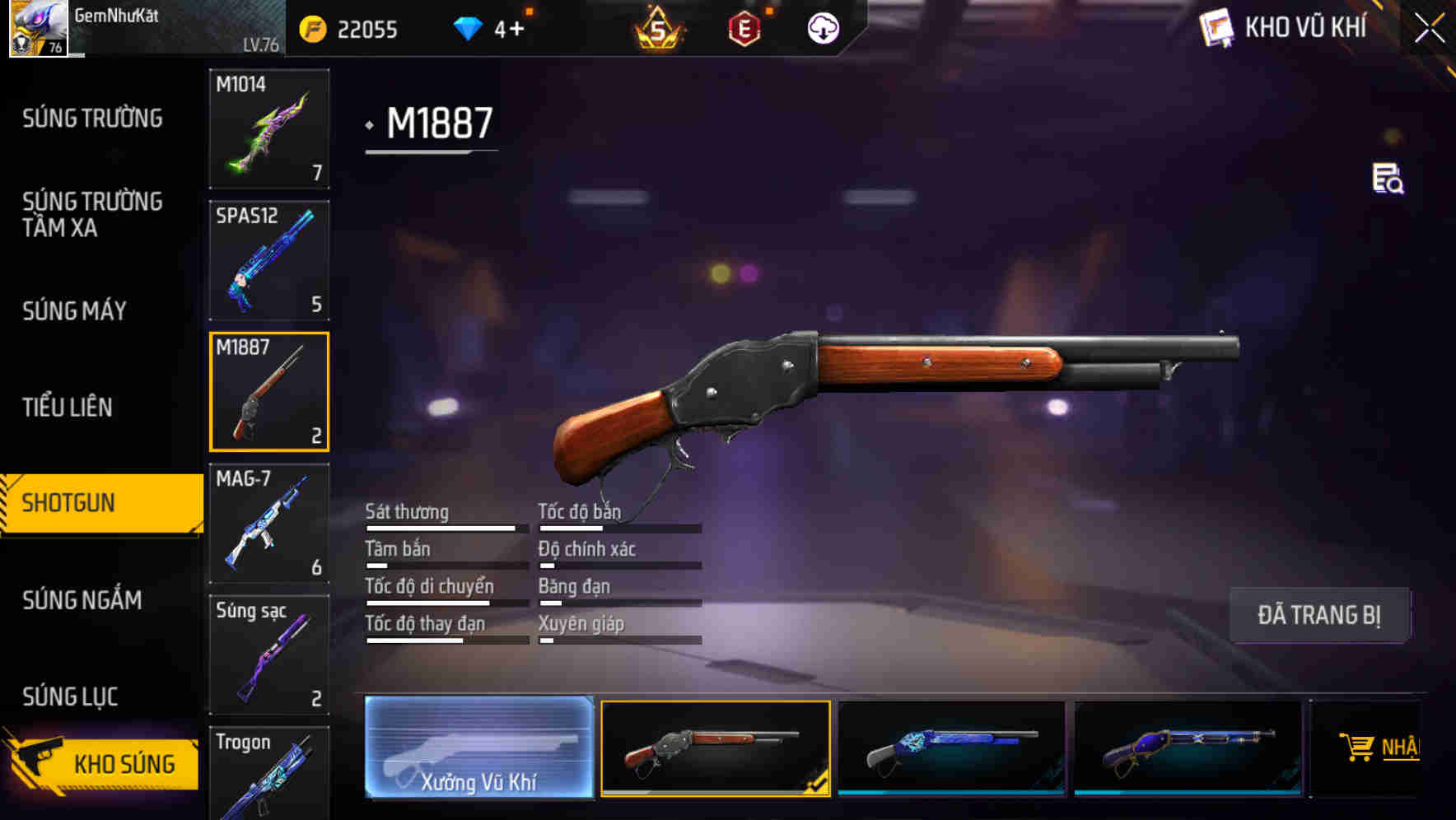
Task: Select the M1014 weapon thumbnail
Action: click(x=268, y=129)
